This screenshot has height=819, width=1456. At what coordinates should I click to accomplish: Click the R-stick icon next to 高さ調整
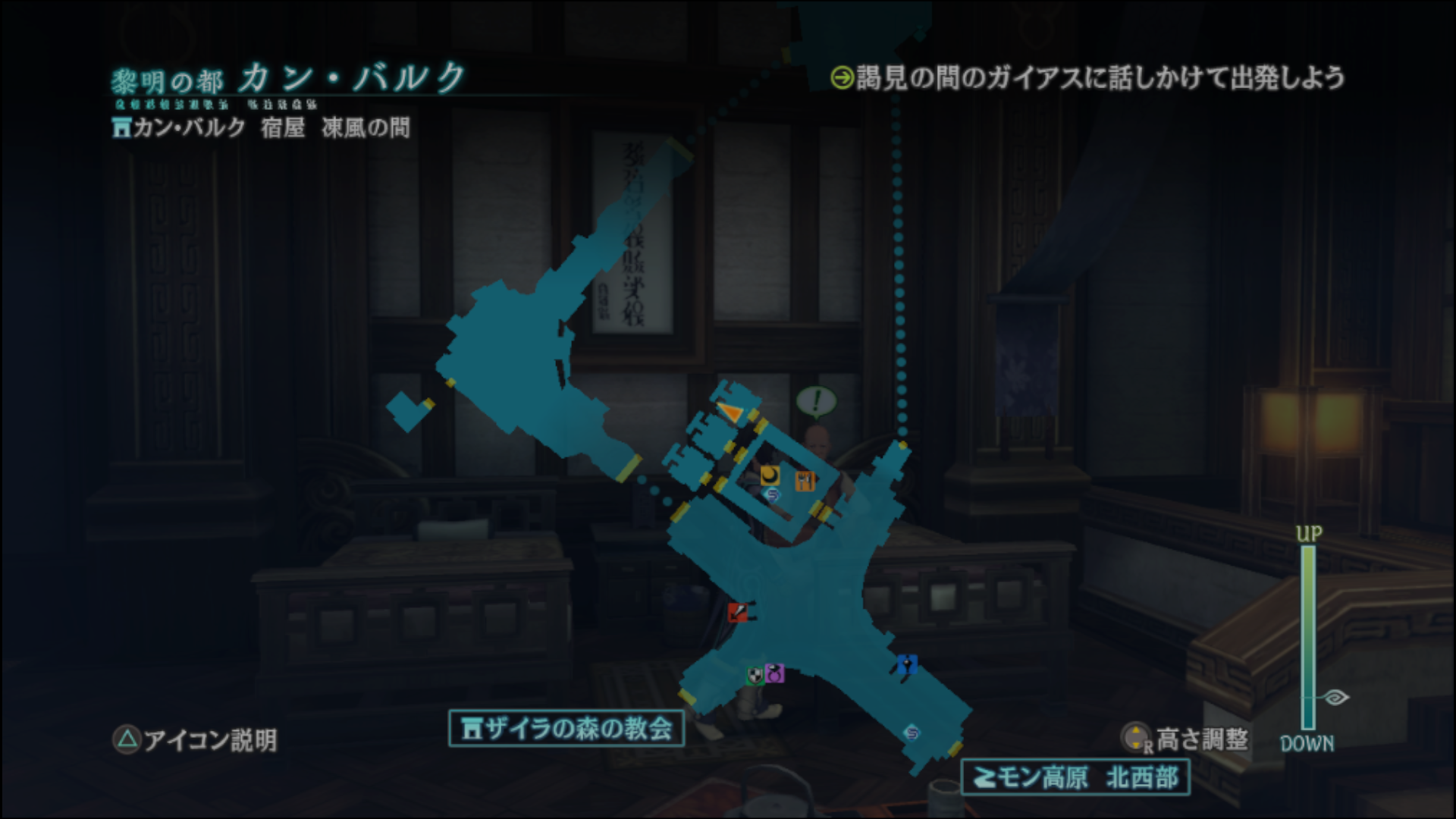[x=1134, y=737]
